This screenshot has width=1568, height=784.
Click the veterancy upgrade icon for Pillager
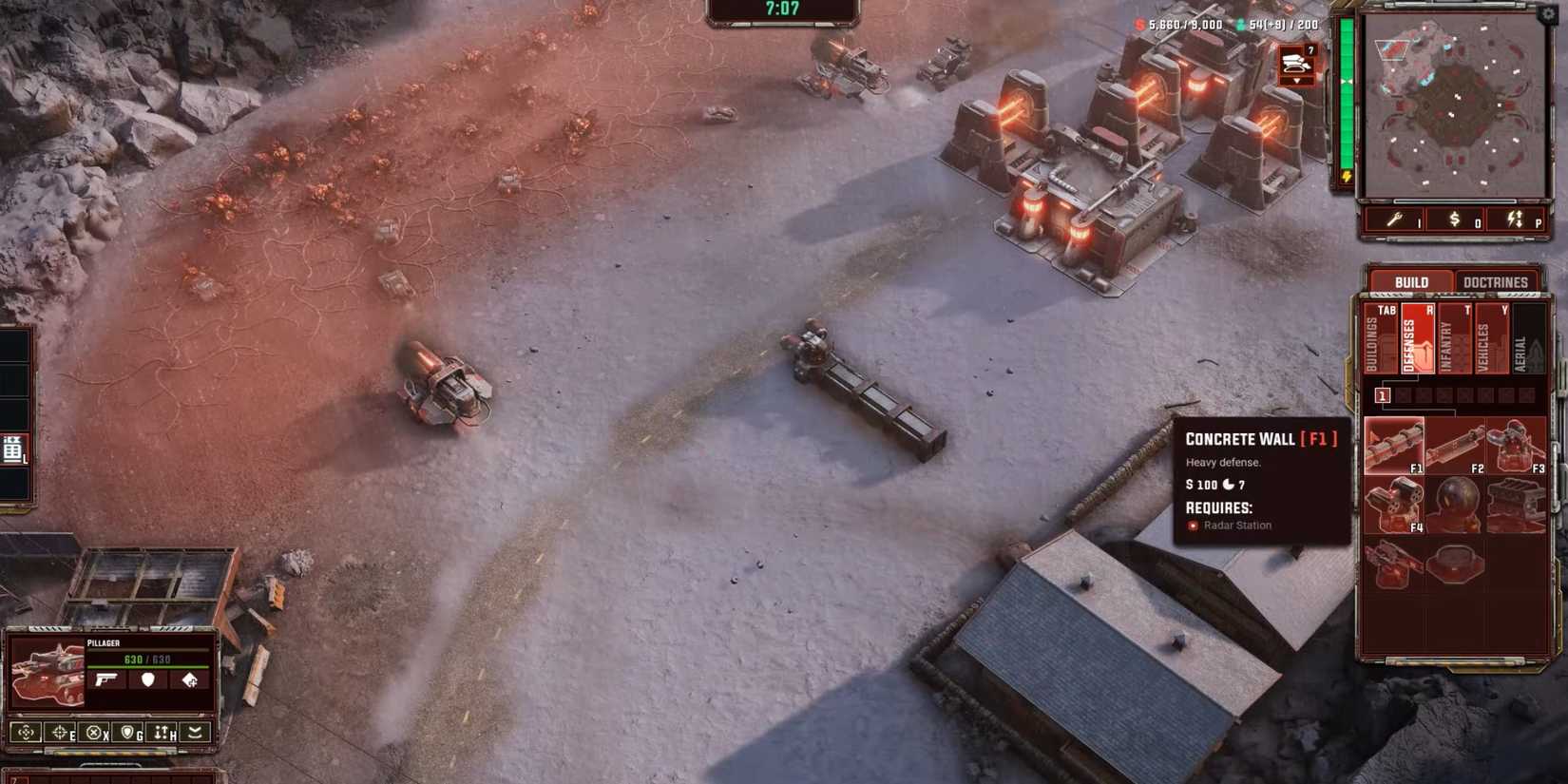click(x=190, y=681)
